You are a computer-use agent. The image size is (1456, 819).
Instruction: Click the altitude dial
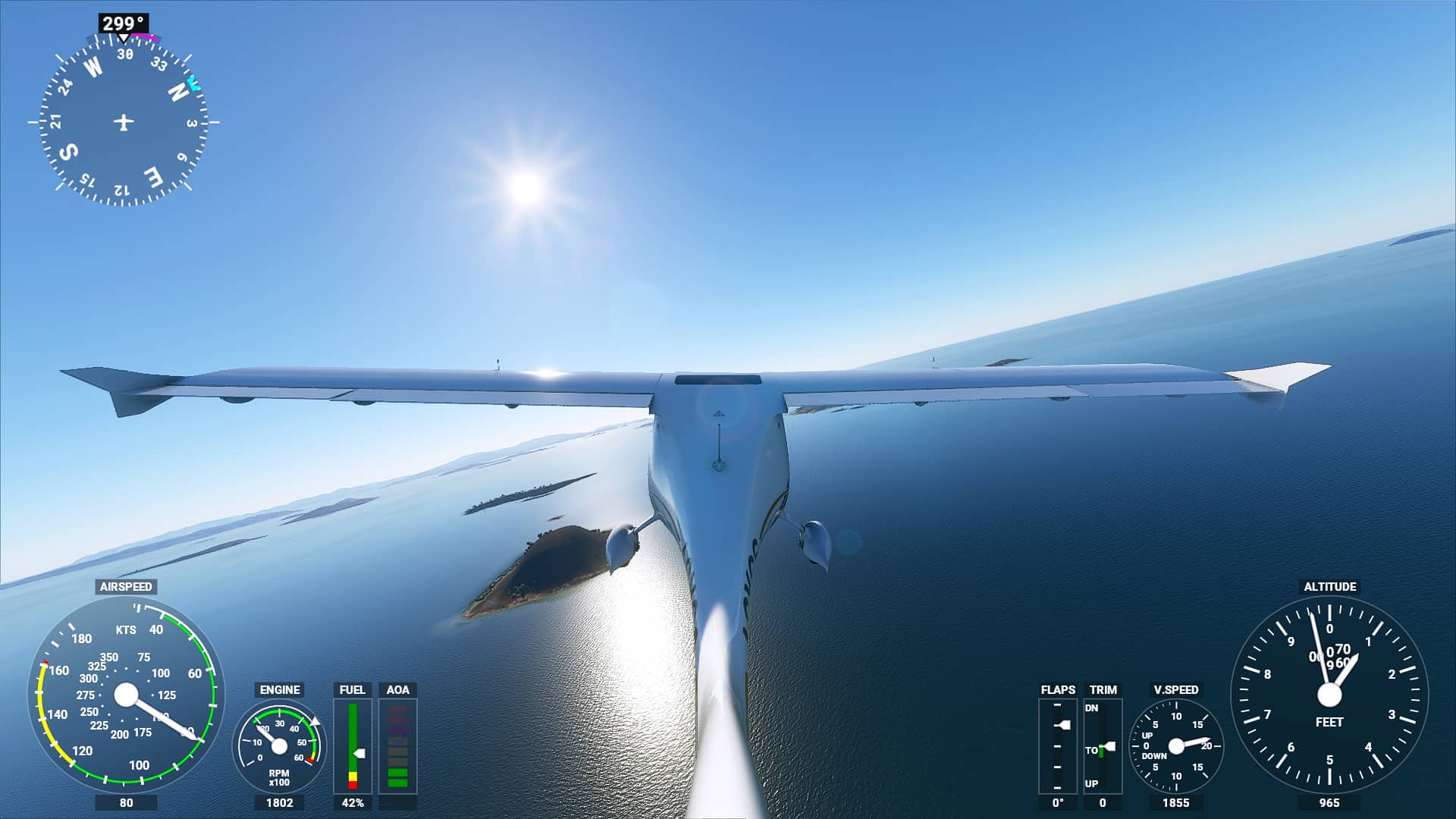[1329, 695]
